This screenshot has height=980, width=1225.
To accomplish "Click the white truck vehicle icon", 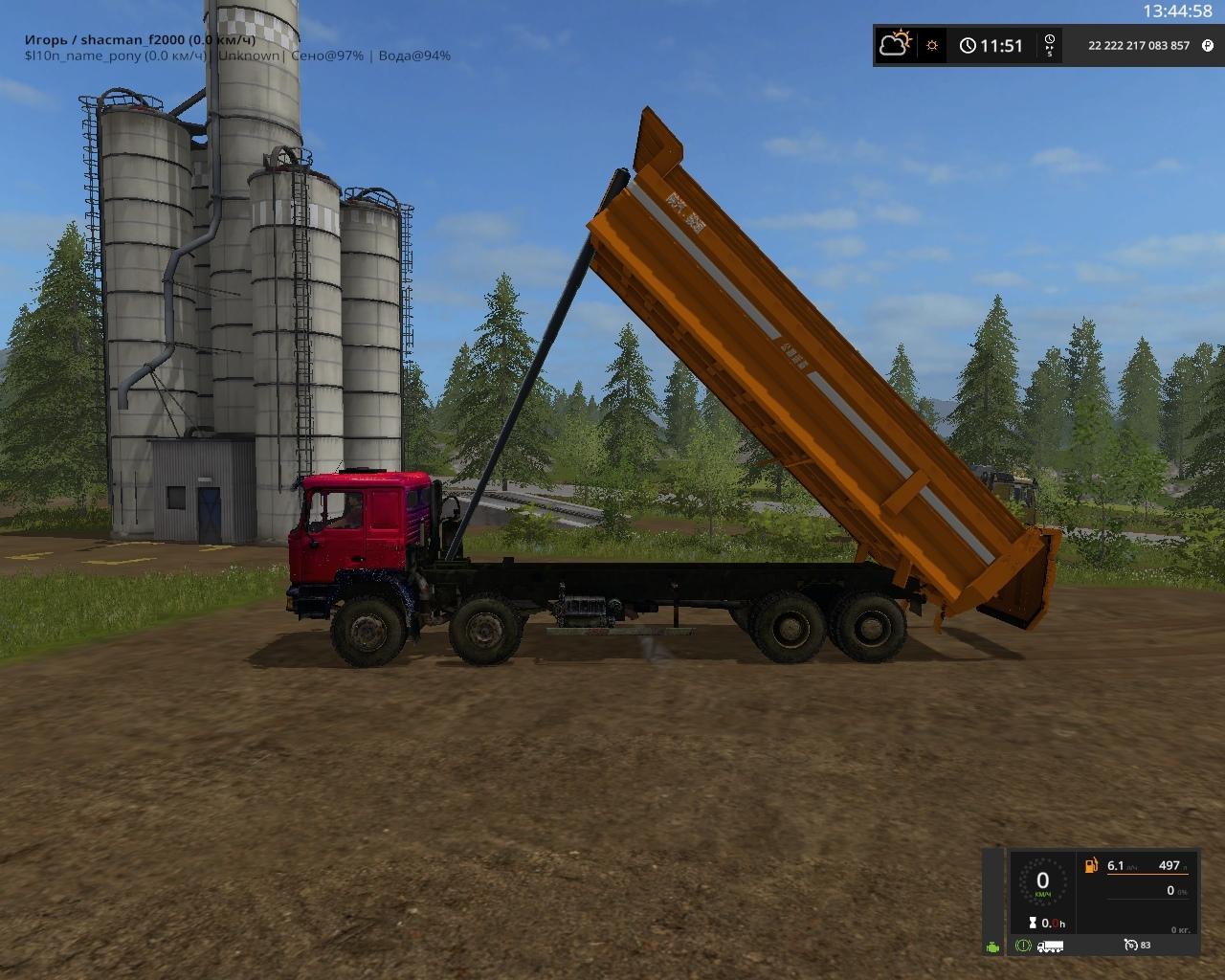I will [x=1050, y=946].
